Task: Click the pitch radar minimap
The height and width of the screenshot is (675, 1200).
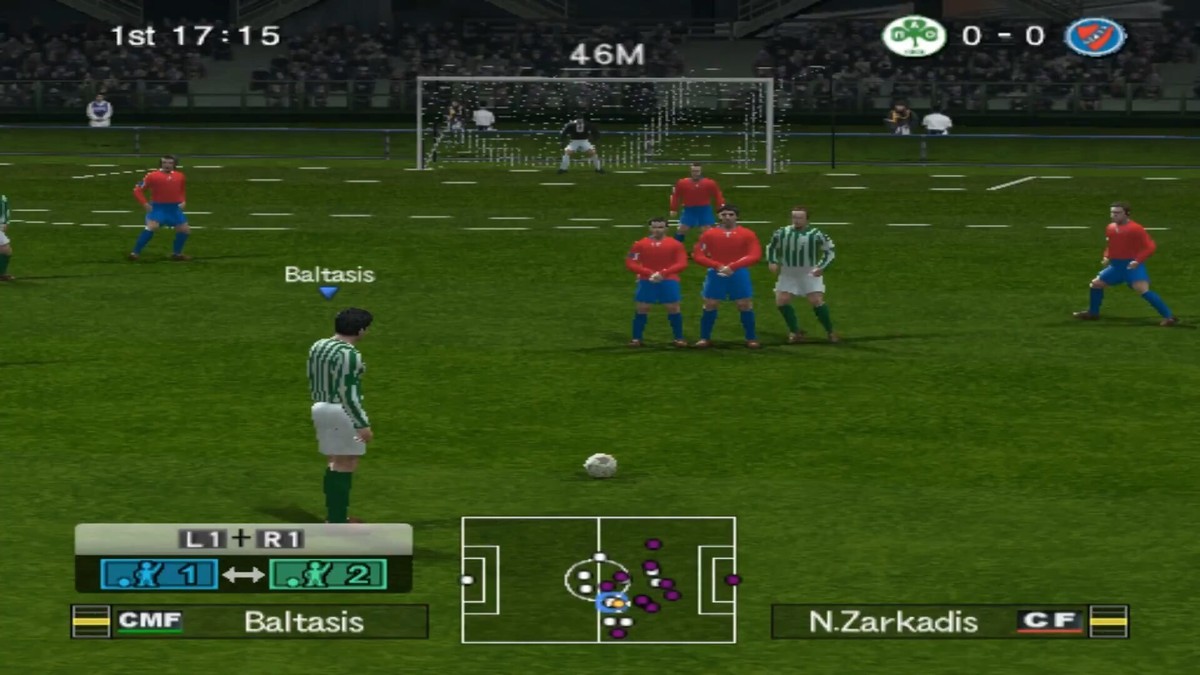Action: 598,580
